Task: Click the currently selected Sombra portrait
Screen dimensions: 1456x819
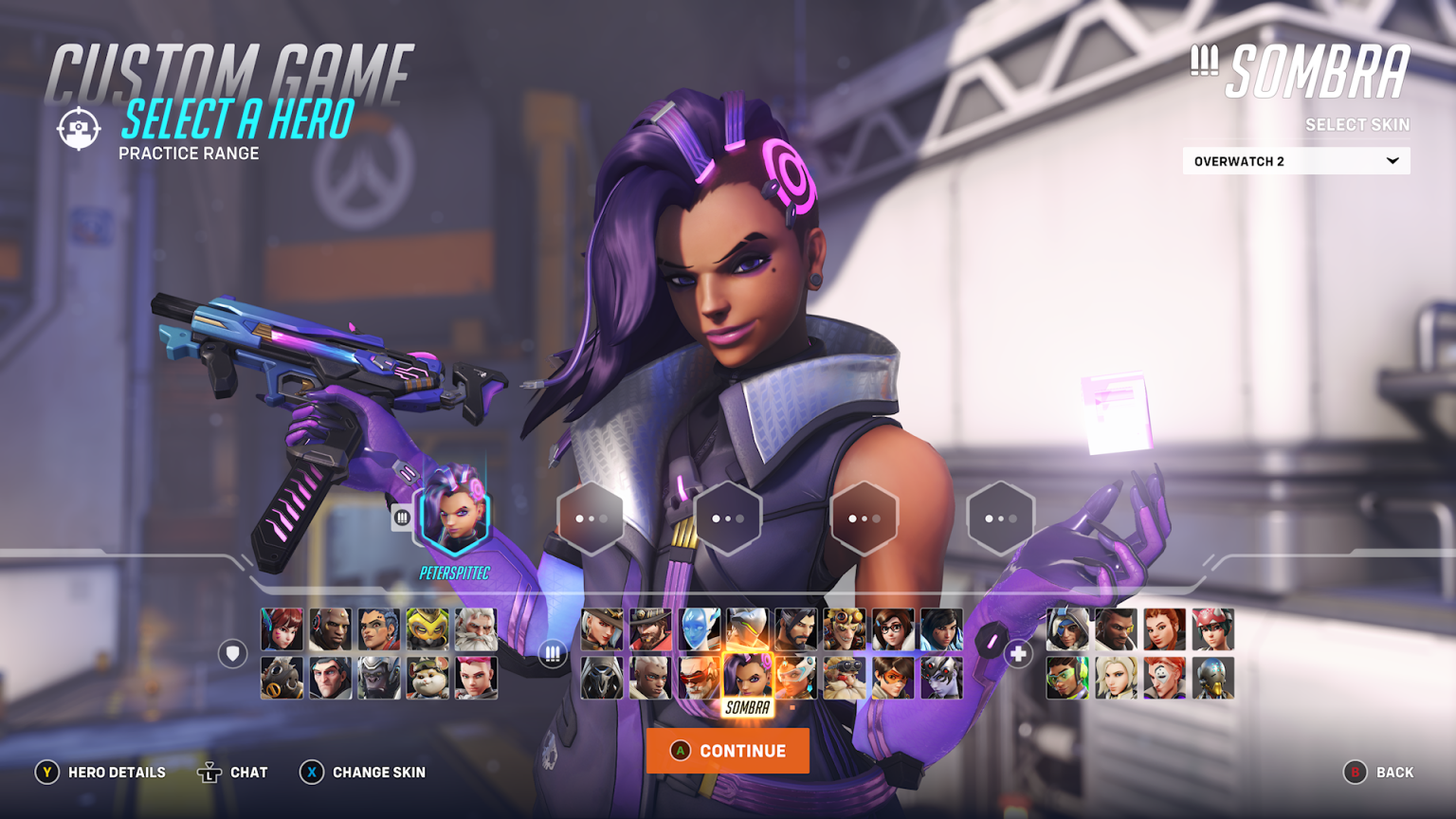Action: 748,678
